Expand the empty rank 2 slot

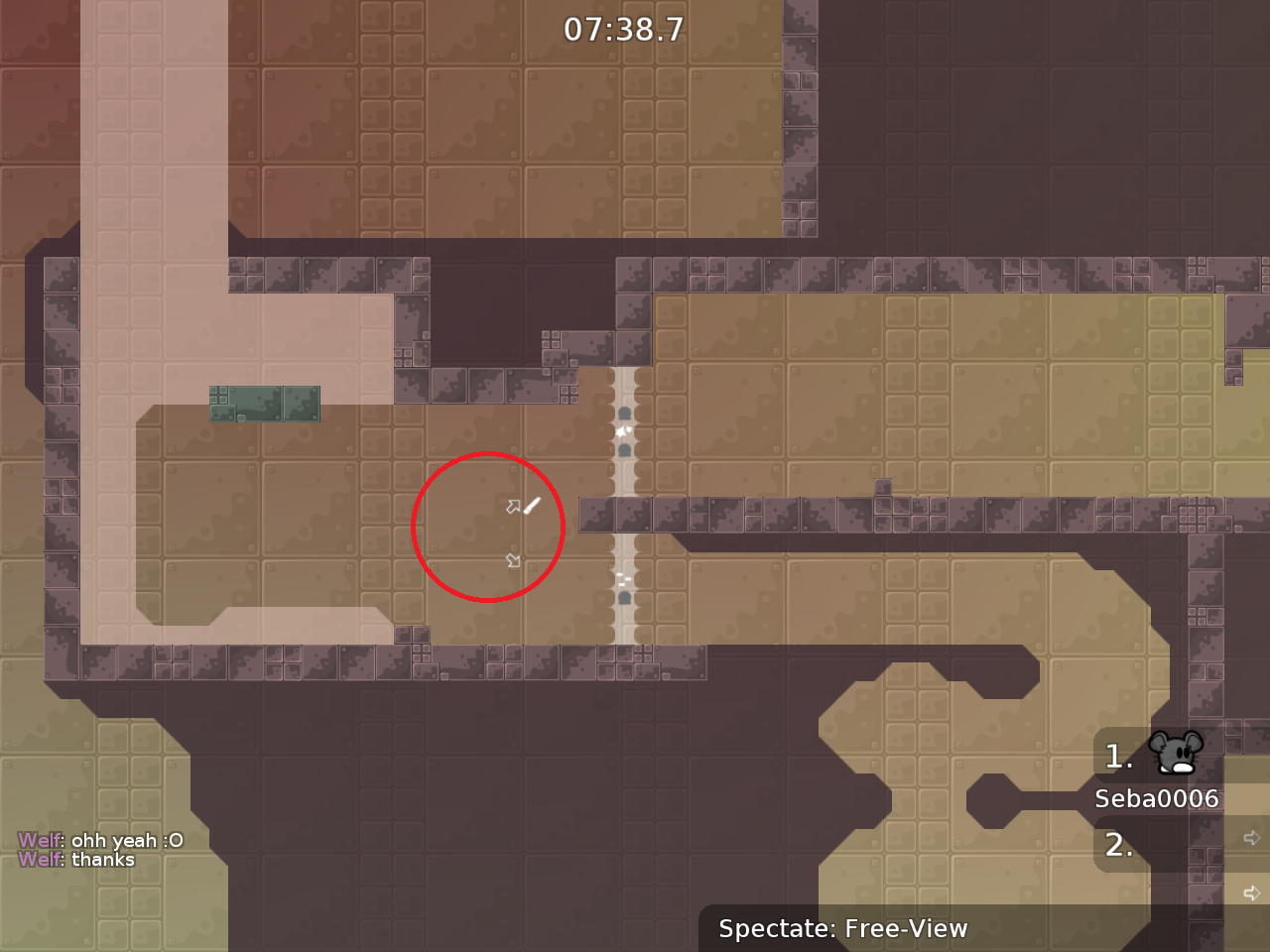point(1120,845)
